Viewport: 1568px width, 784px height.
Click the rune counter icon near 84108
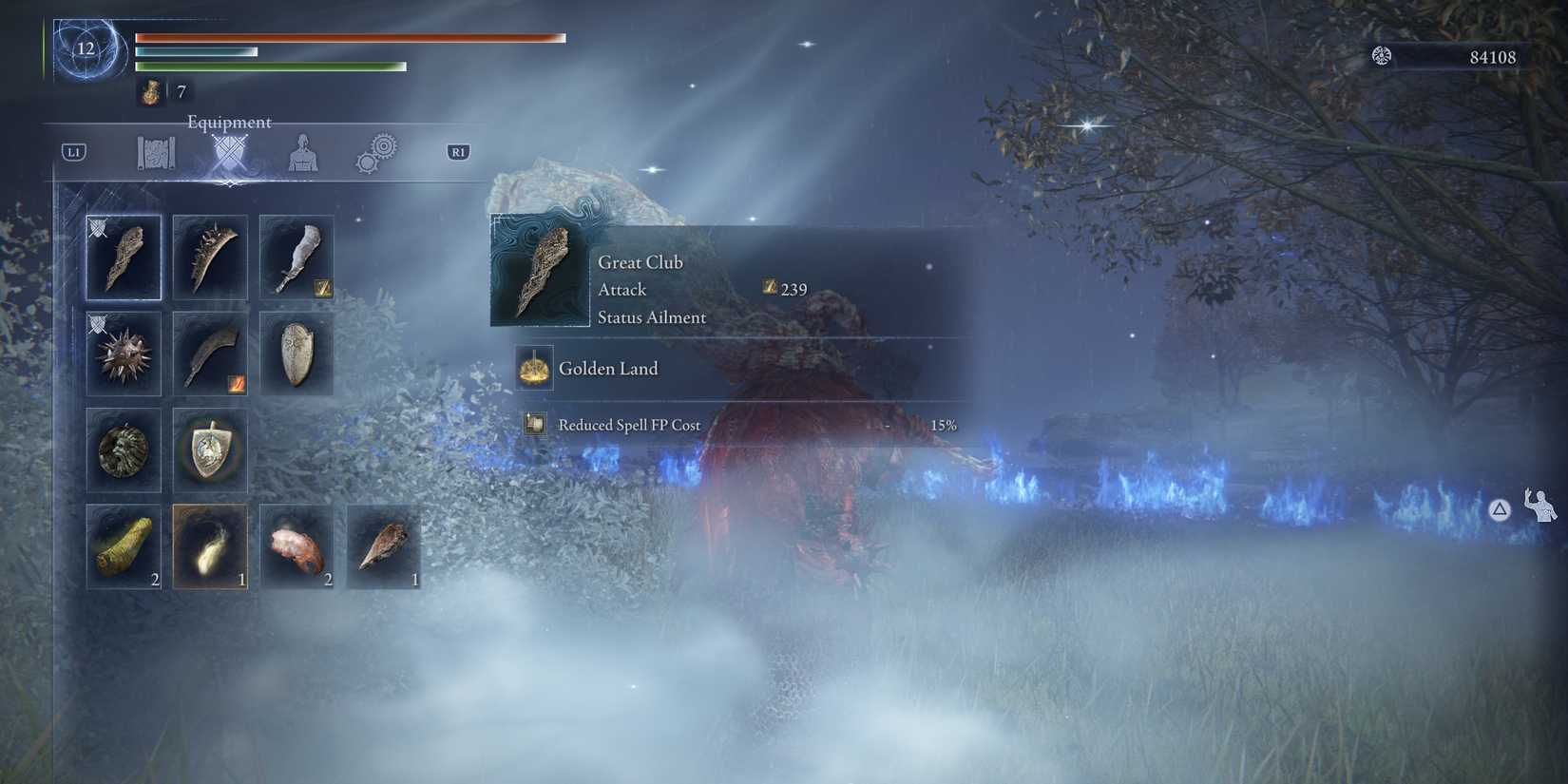coord(1383,56)
